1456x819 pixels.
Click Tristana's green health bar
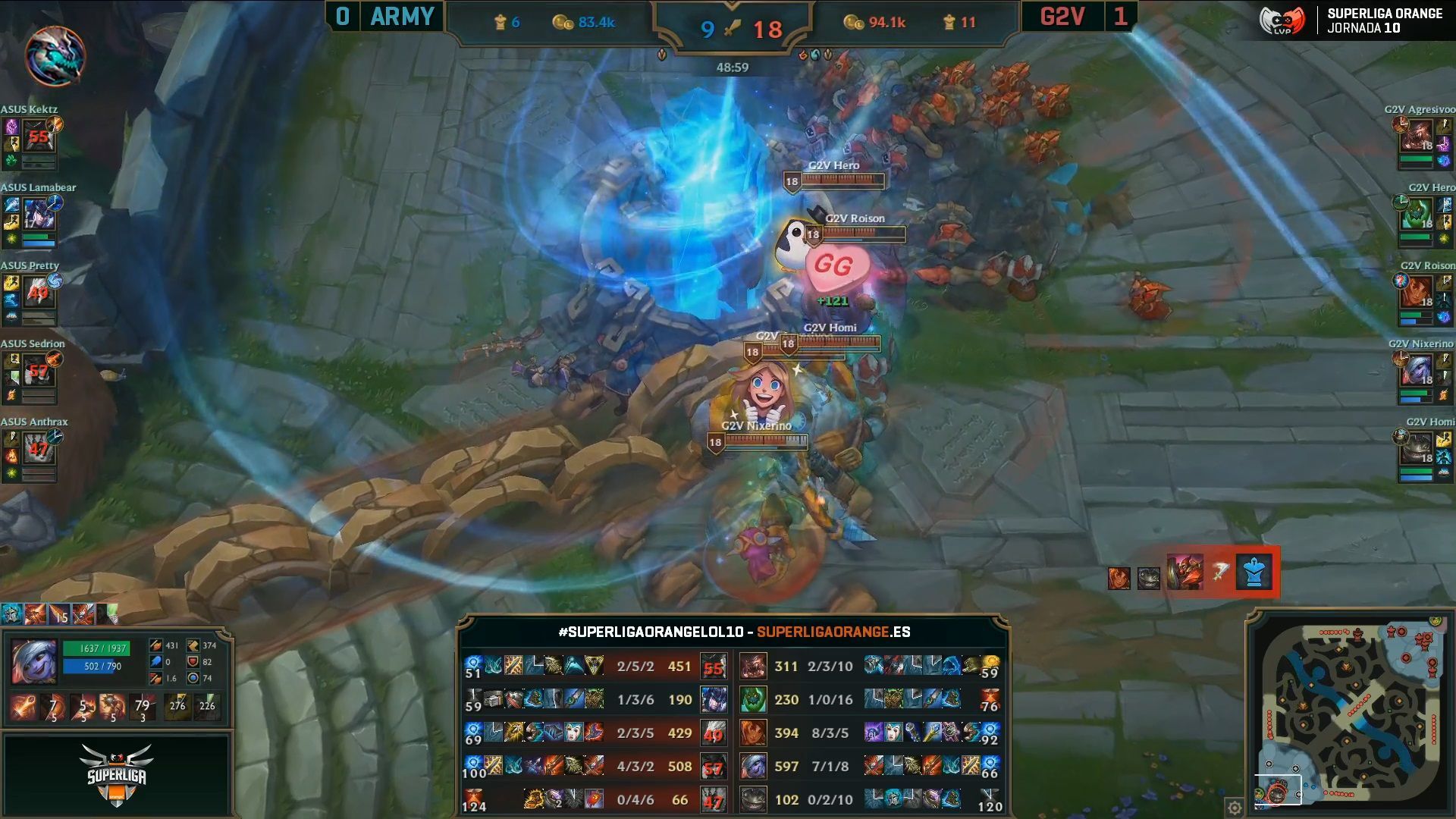(x=96, y=648)
